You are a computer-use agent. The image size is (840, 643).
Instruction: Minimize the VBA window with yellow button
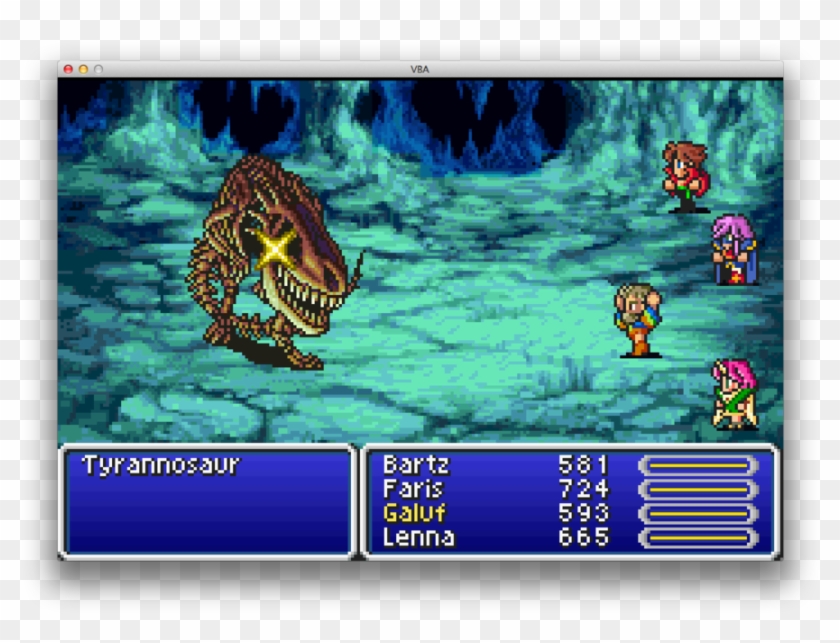coord(83,69)
